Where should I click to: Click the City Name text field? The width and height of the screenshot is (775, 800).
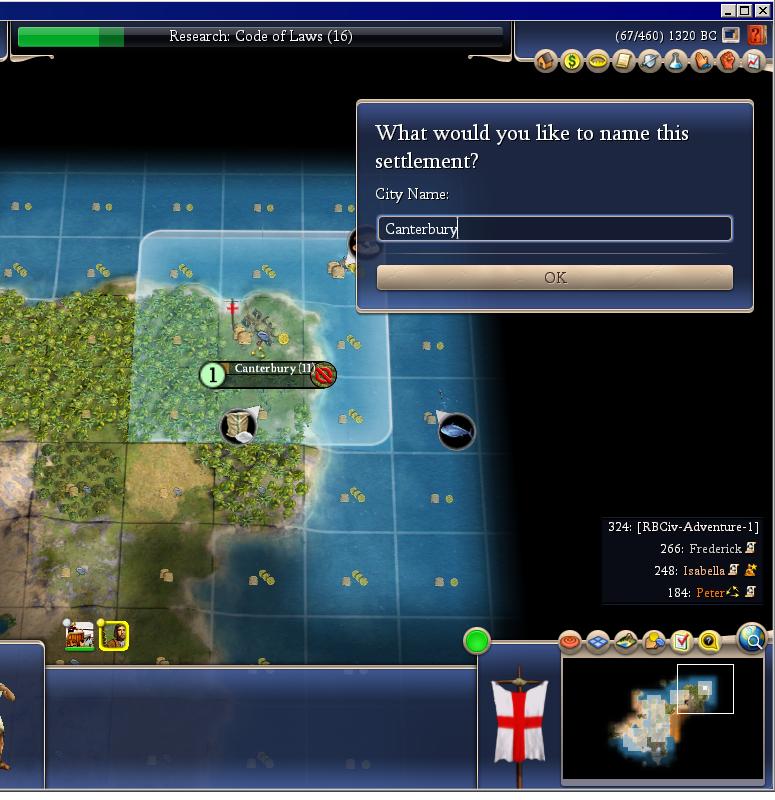click(554, 229)
